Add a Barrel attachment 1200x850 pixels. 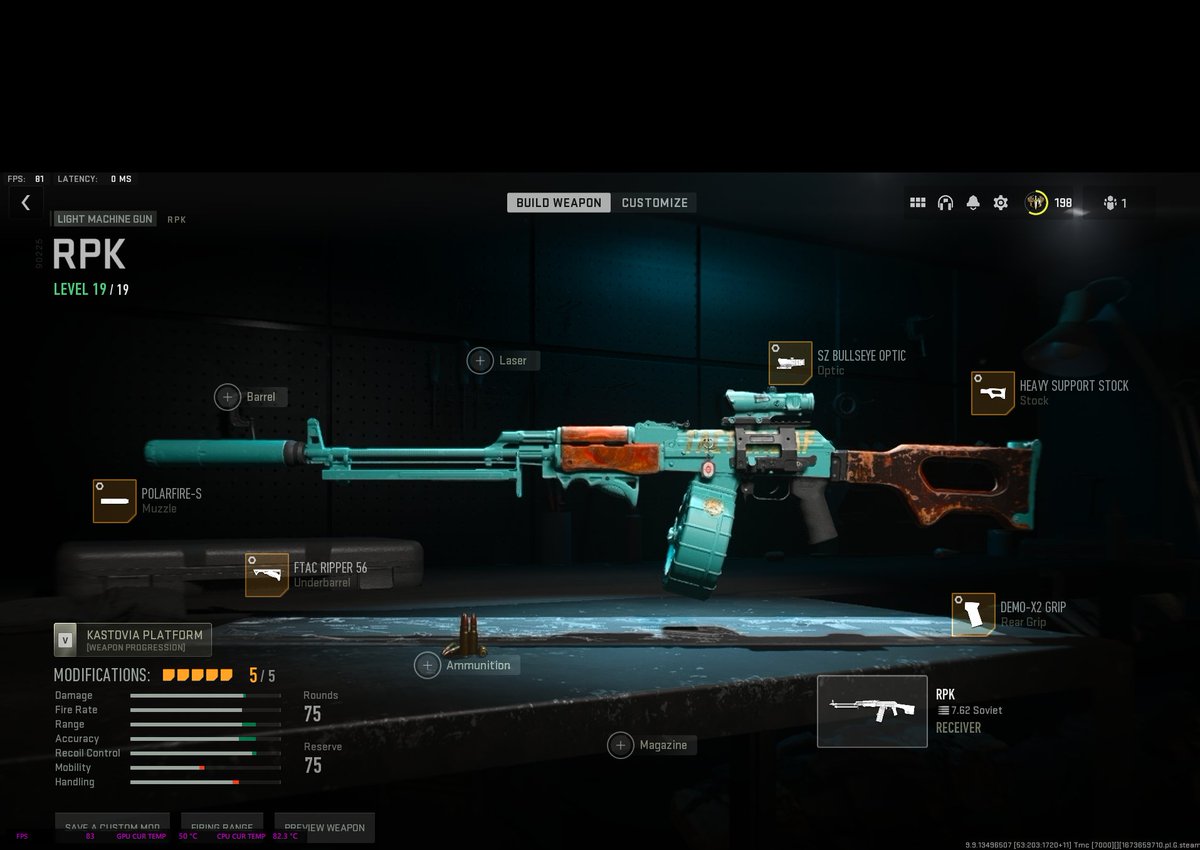click(228, 397)
